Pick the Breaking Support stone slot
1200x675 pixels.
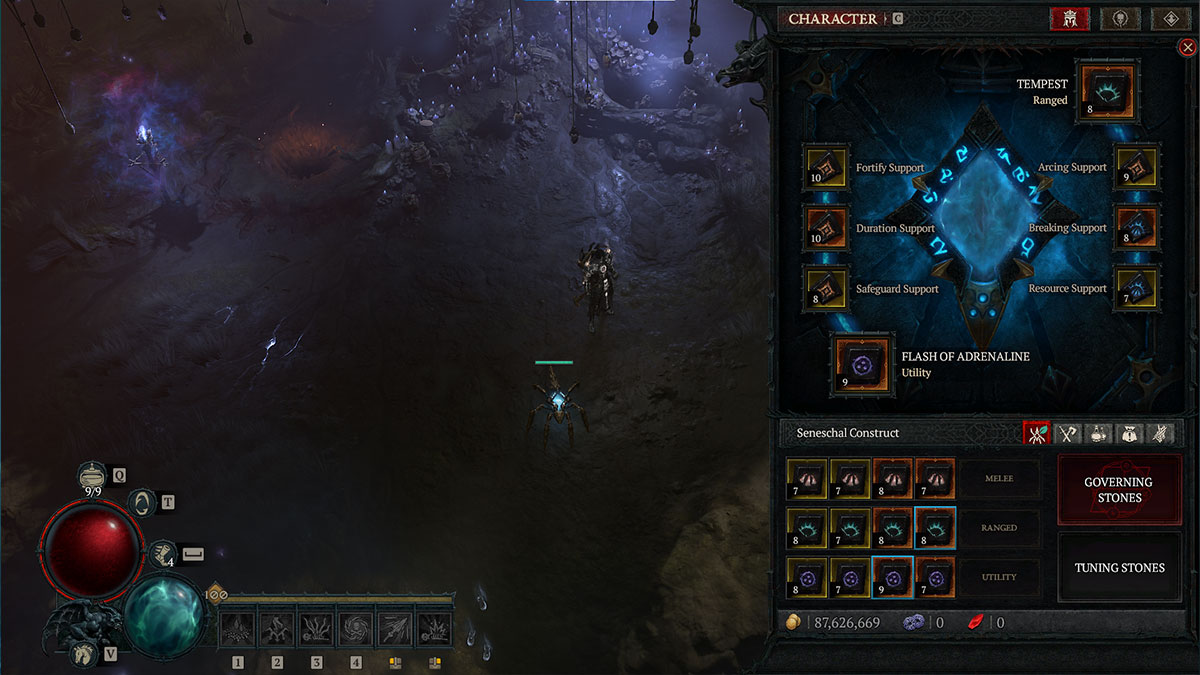[x=1136, y=228]
